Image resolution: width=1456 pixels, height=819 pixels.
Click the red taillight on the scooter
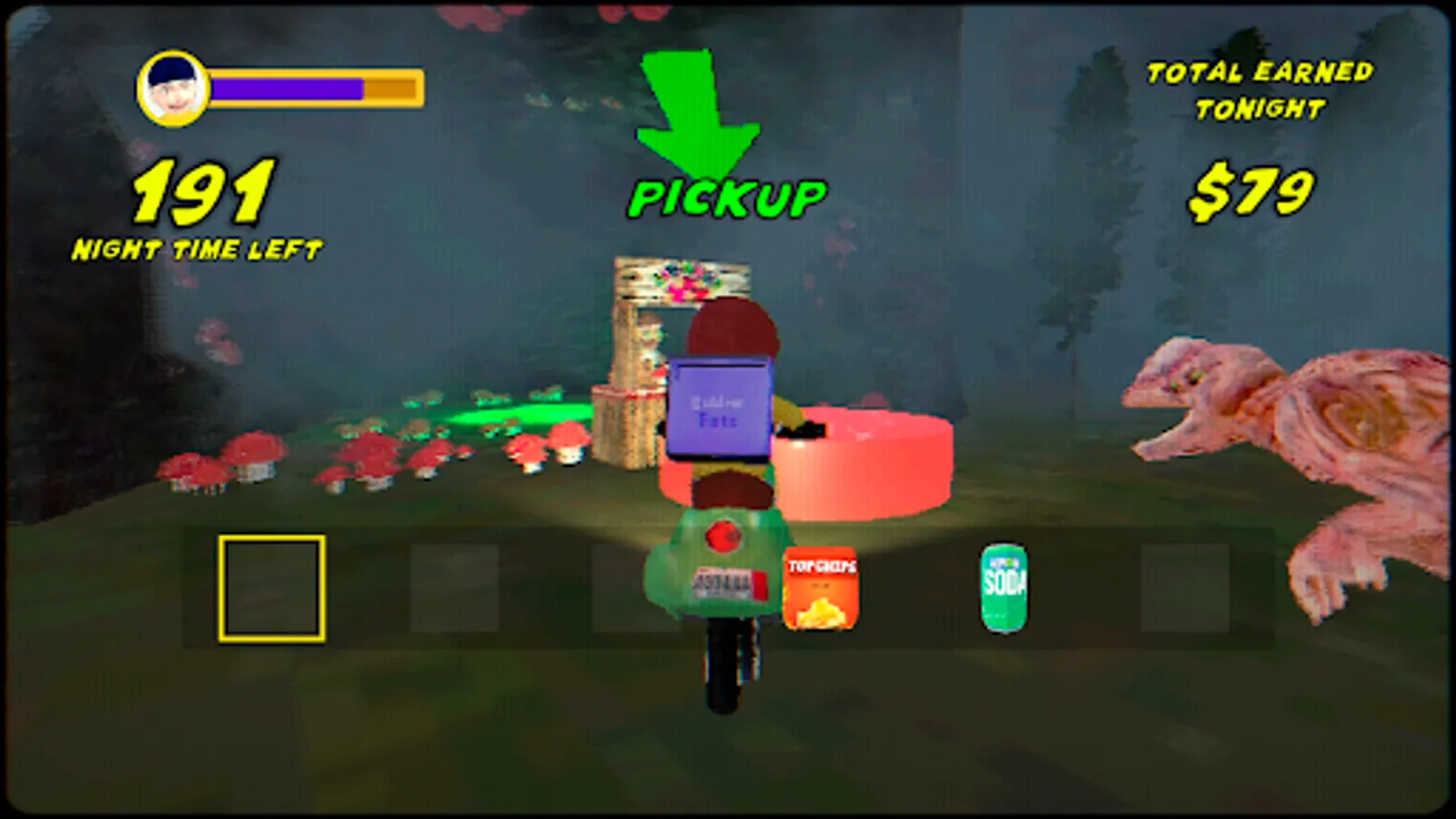723,537
